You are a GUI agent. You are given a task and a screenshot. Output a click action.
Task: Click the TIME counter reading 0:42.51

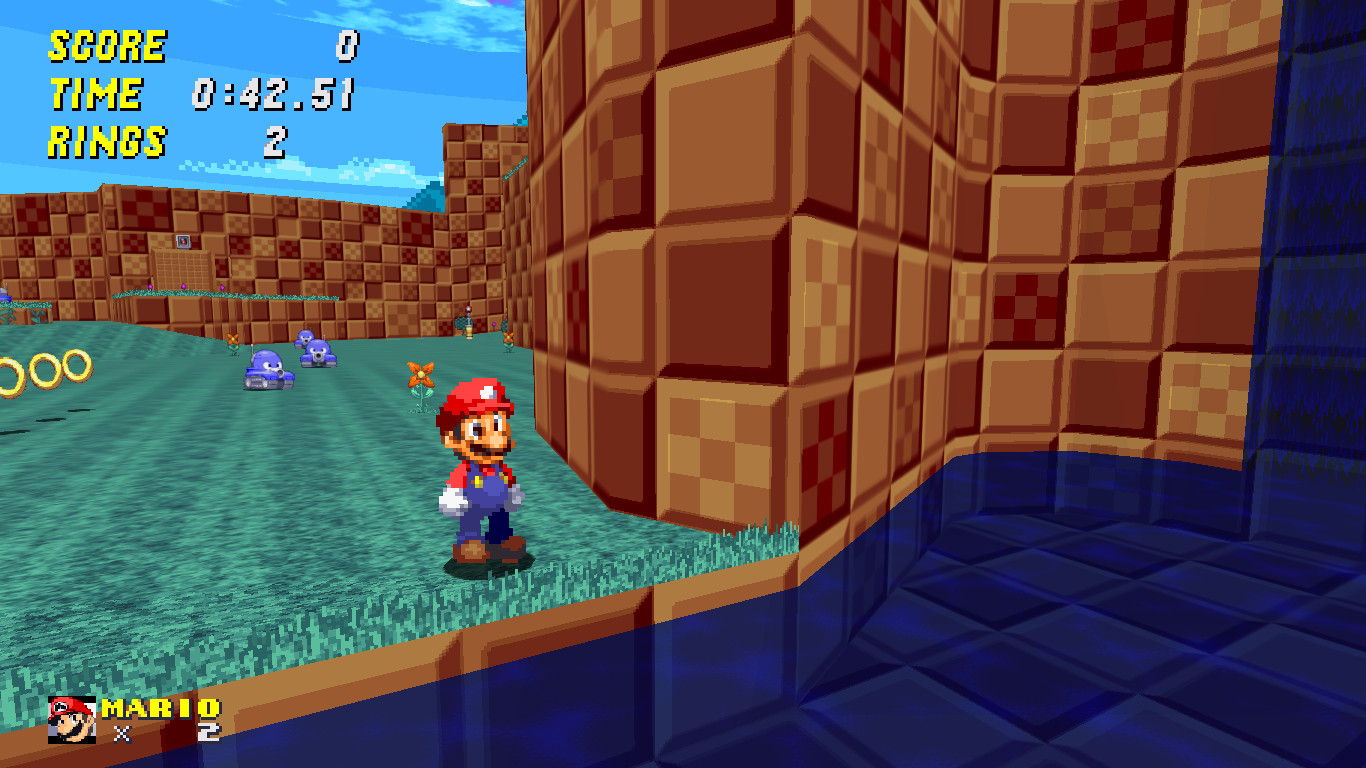coord(273,95)
